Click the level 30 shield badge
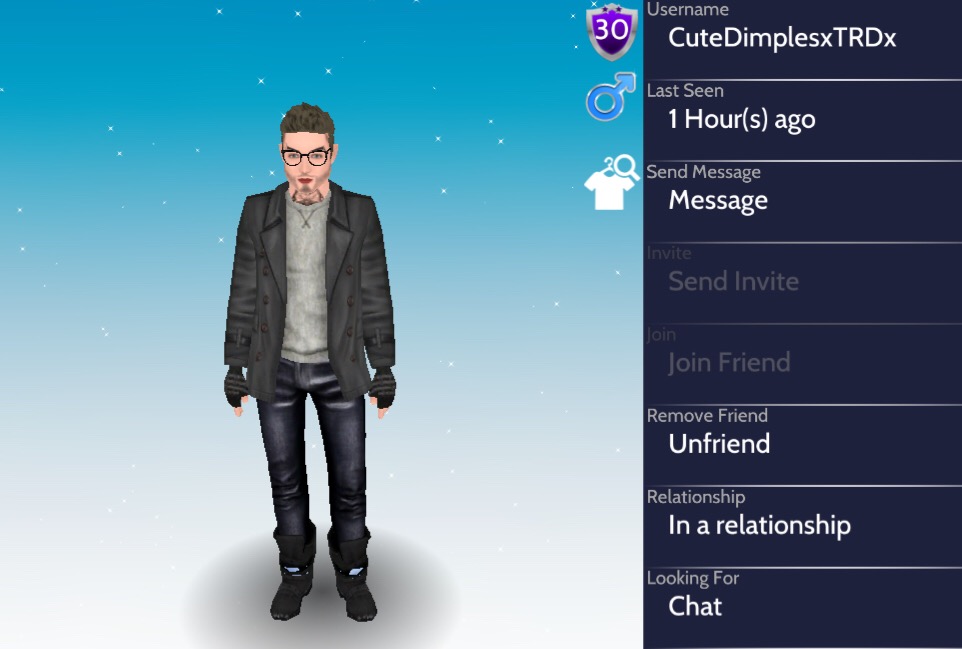 (611, 30)
